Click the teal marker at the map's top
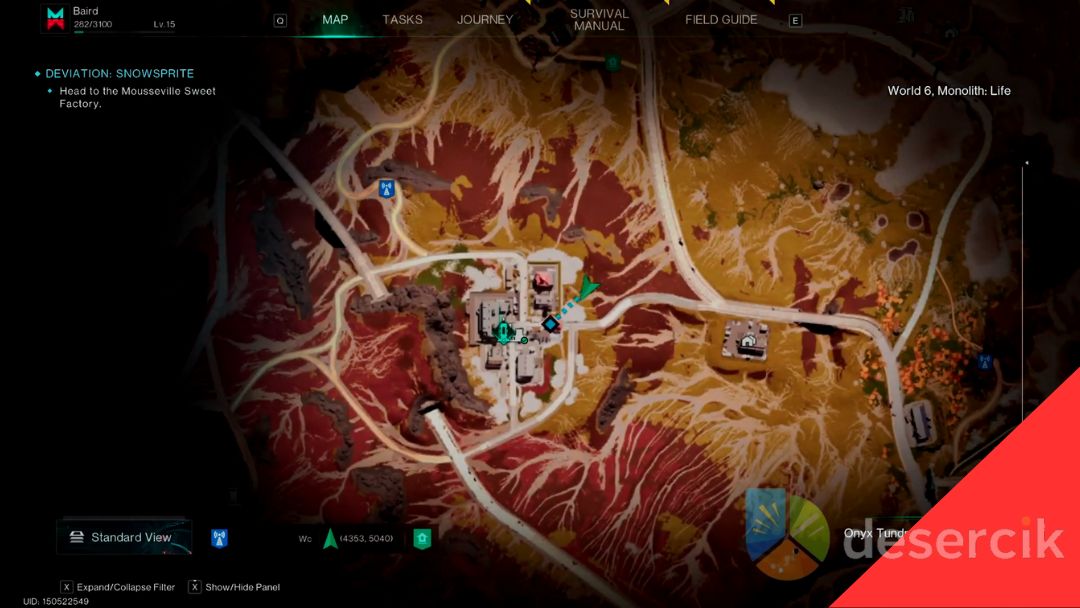Image resolution: width=1080 pixels, height=608 pixels. click(x=612, y=62)
